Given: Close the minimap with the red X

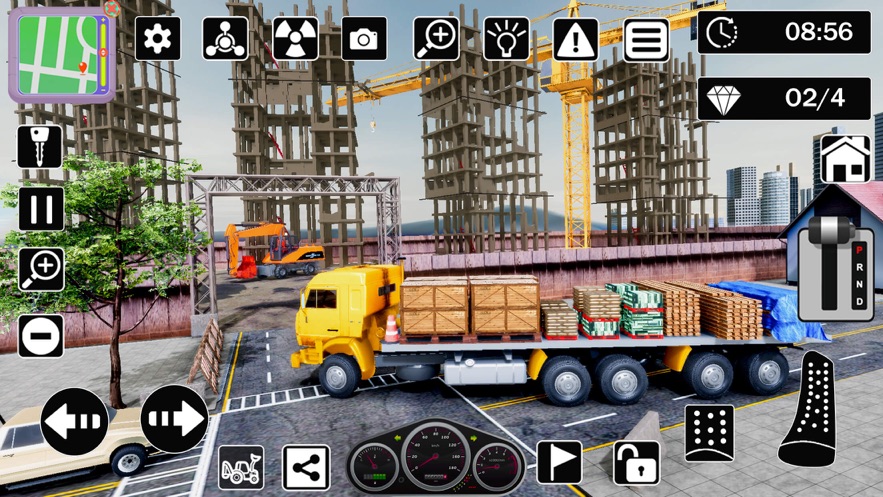Looking at the screenshot, I should point(112,9).
